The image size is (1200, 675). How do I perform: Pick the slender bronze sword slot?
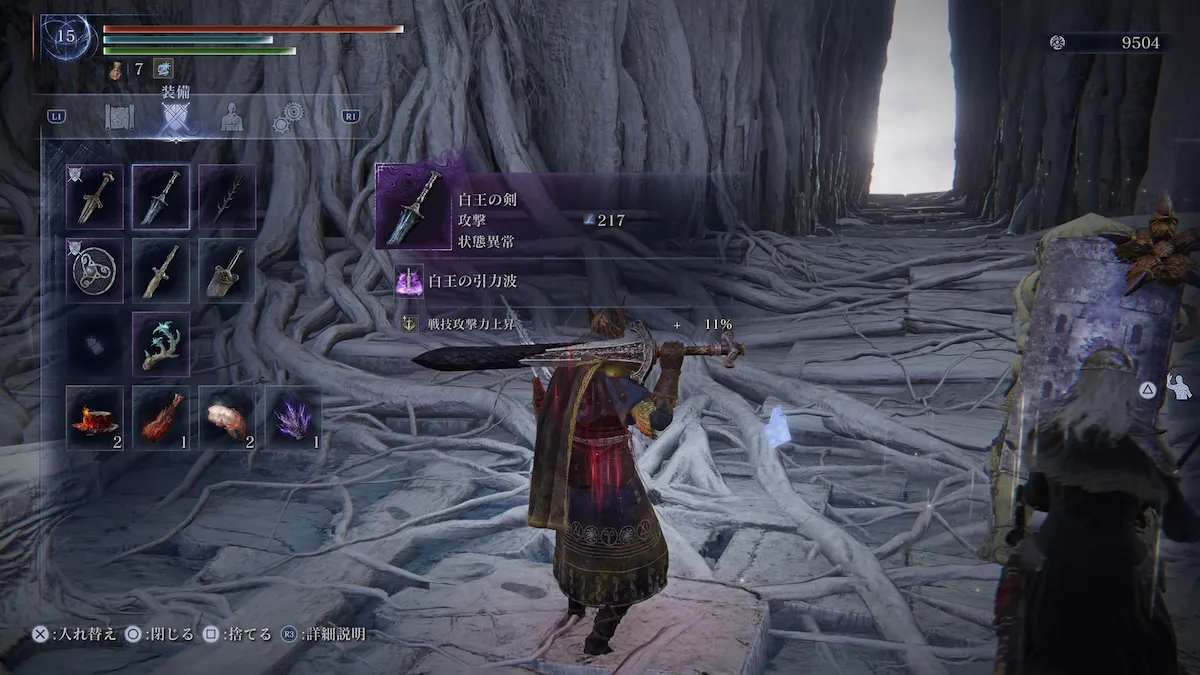click(x=161, y=270)
